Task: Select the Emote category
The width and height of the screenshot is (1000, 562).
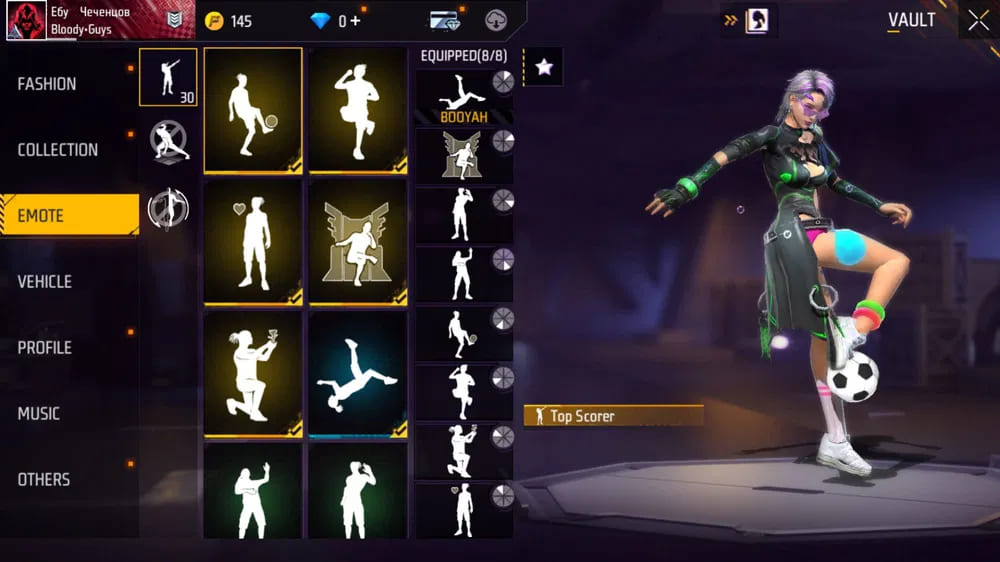Action: (41, 216)
